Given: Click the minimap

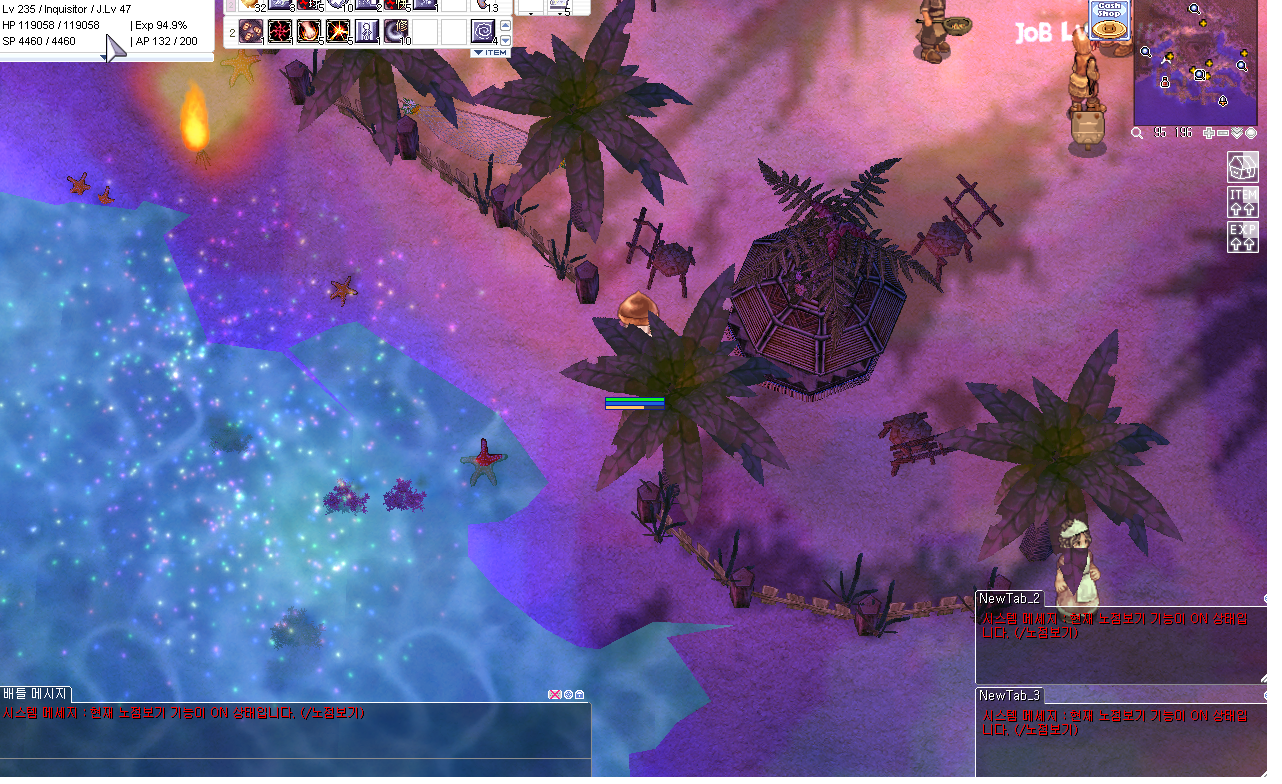Looking at the screenshot, I should point(1196,60).
